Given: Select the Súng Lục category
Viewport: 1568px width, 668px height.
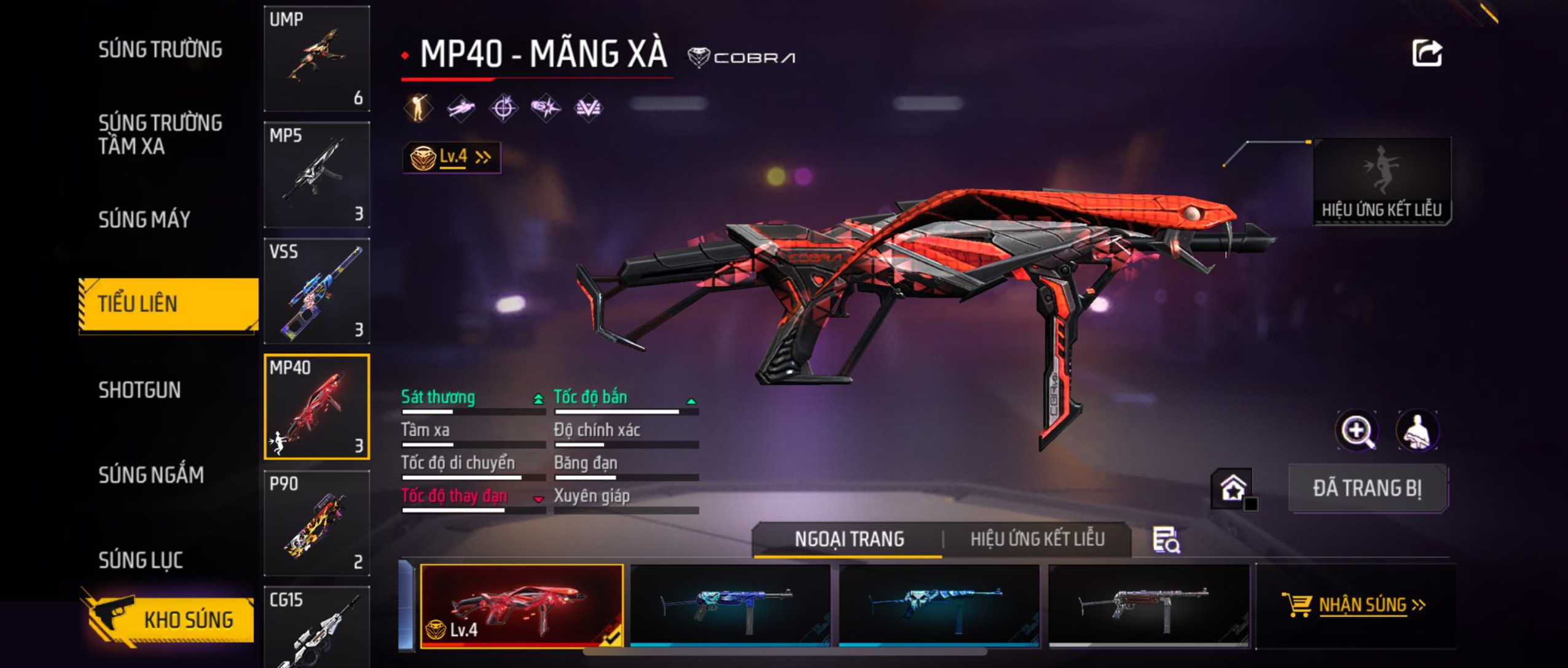Looking at the screenshot, I should click(141, 560).
